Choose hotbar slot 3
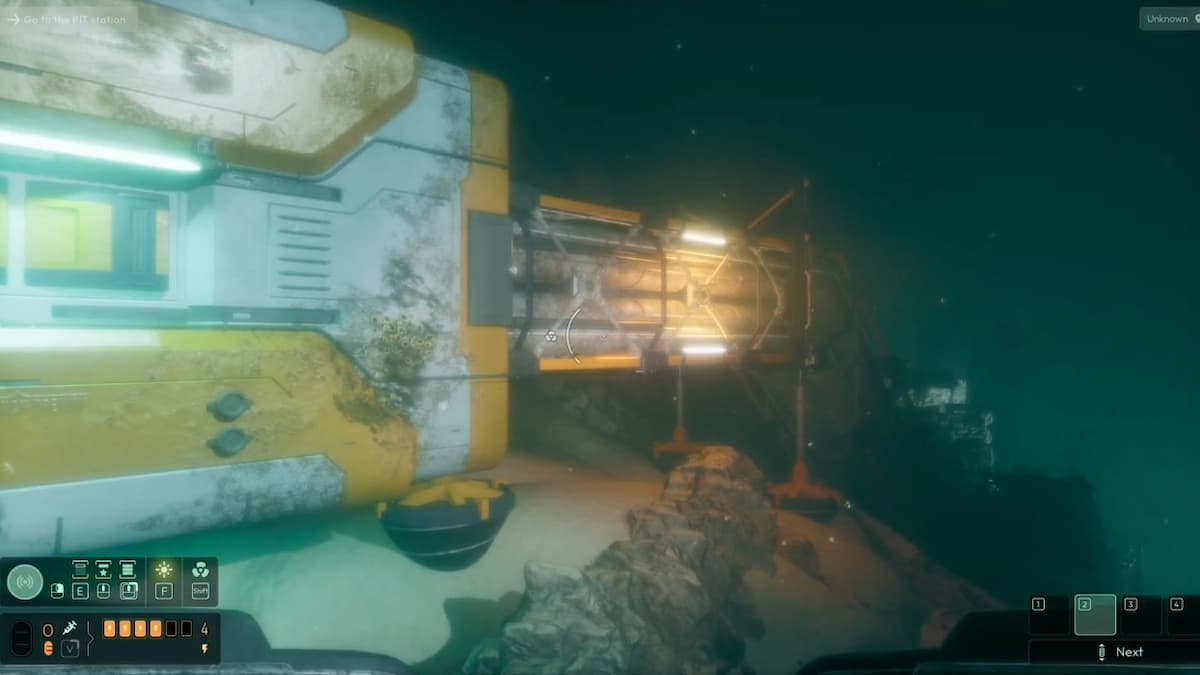Image resolution: width=1200 pixels, height=675 pixels. point(1140,615)
